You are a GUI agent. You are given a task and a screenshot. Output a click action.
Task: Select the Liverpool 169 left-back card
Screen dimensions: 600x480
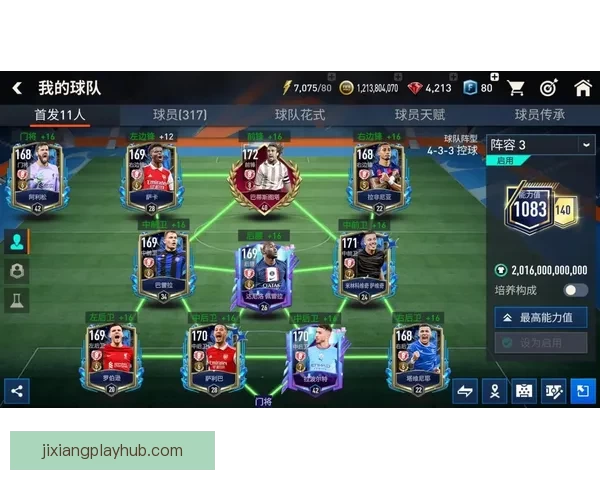point(112,357)
